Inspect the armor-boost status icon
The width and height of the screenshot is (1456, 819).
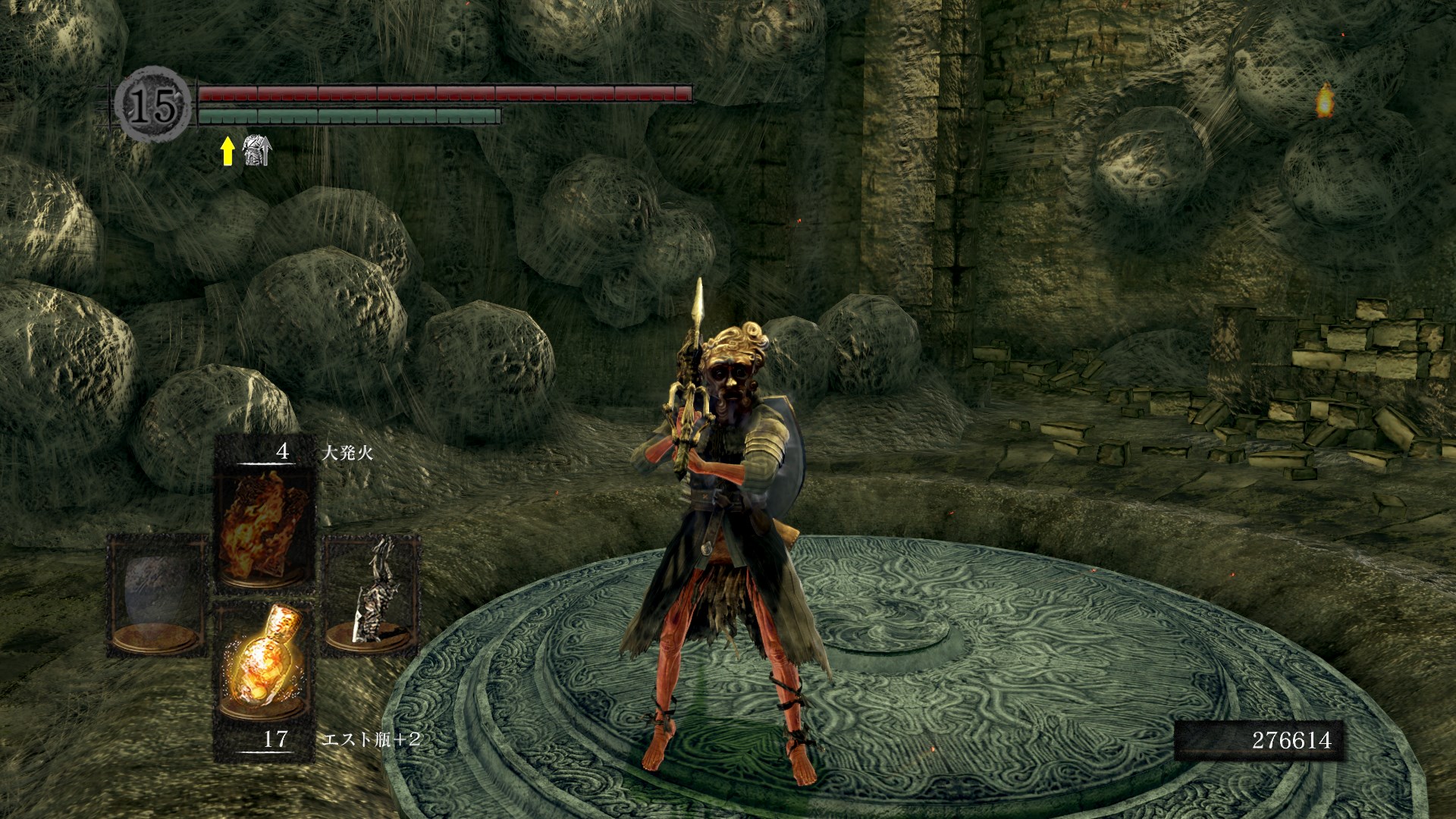tap(256, 150)
